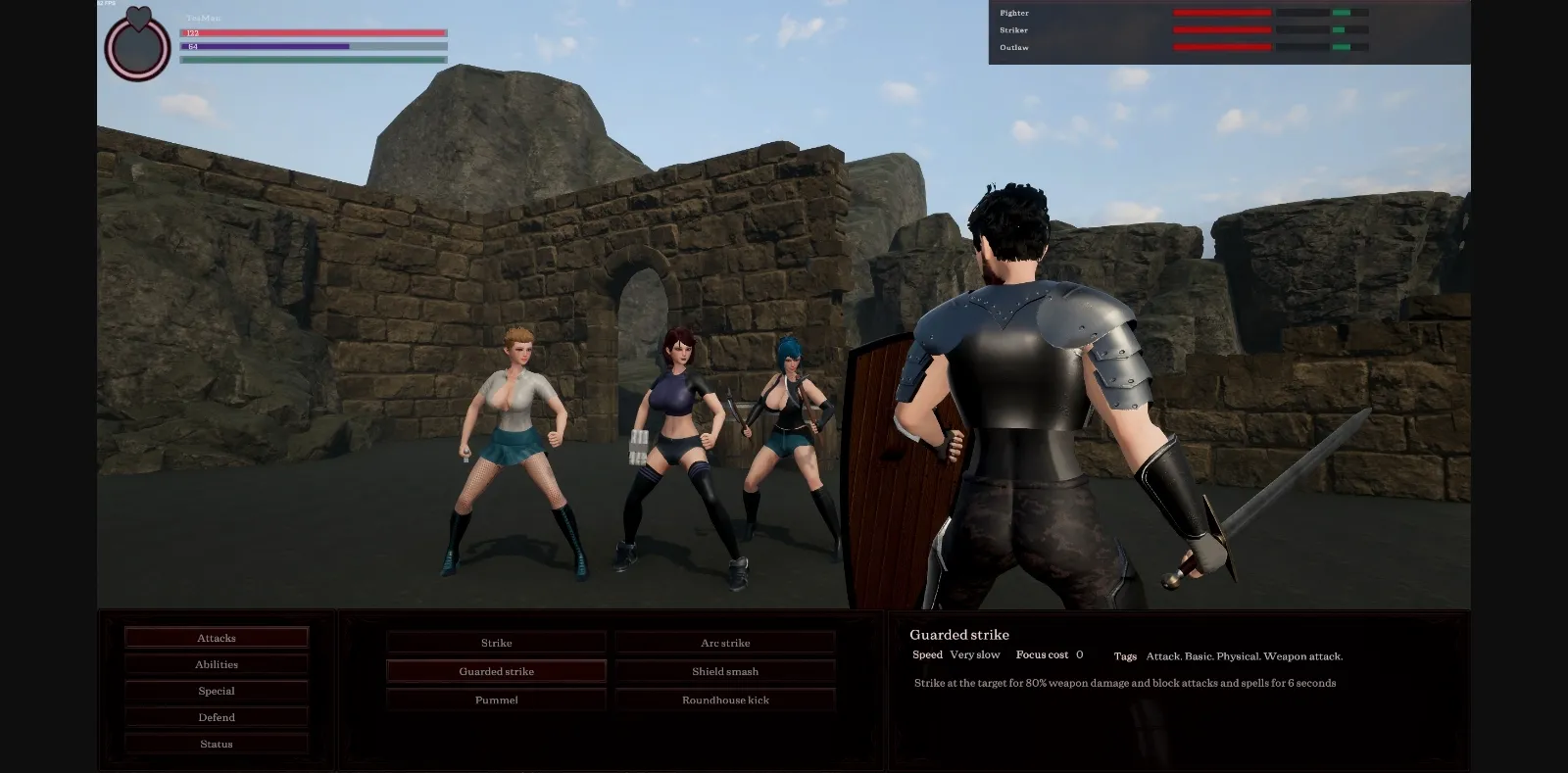Click the red health bar showing 122

coord(314,32)
